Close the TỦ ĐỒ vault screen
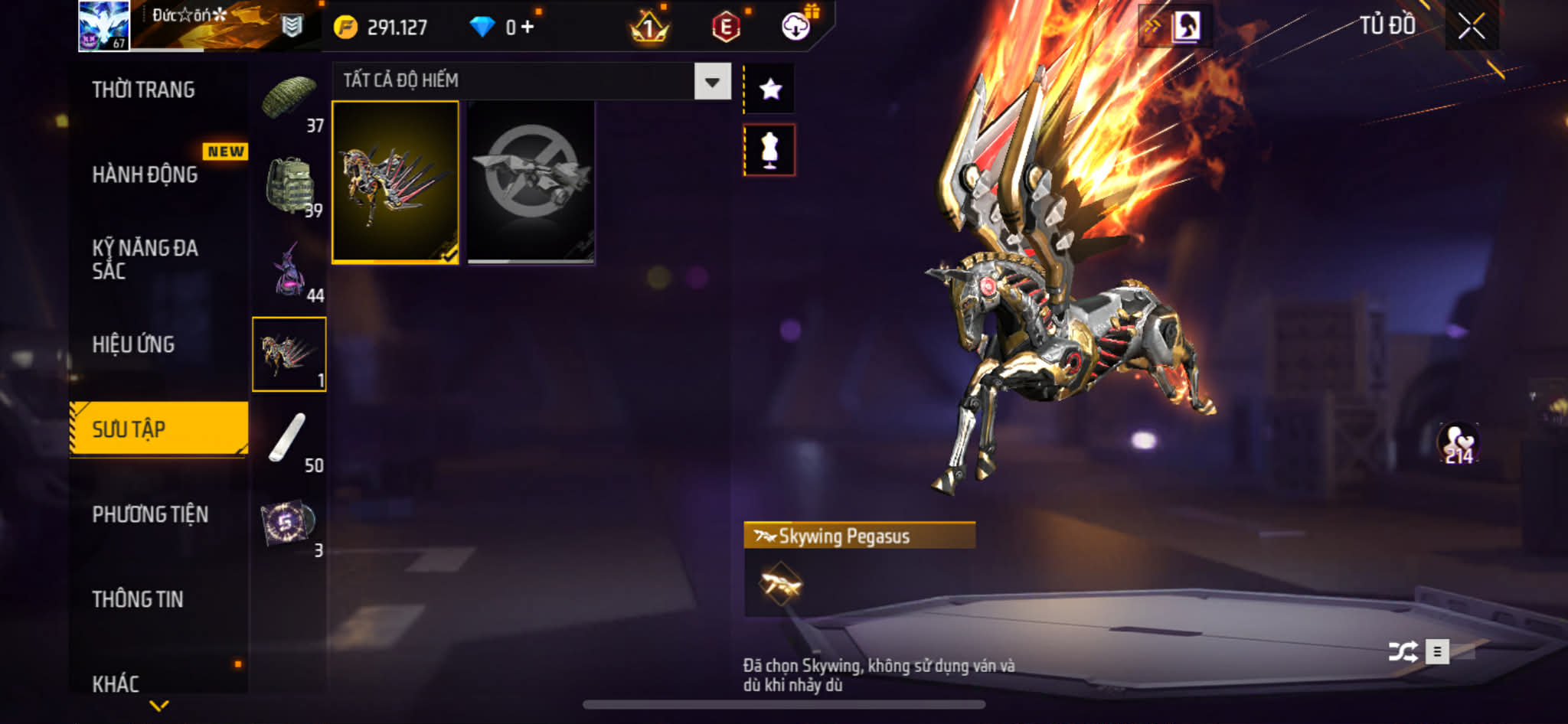The height and width of the screenshot is (724, 1568). click(x=1471, y=27)
